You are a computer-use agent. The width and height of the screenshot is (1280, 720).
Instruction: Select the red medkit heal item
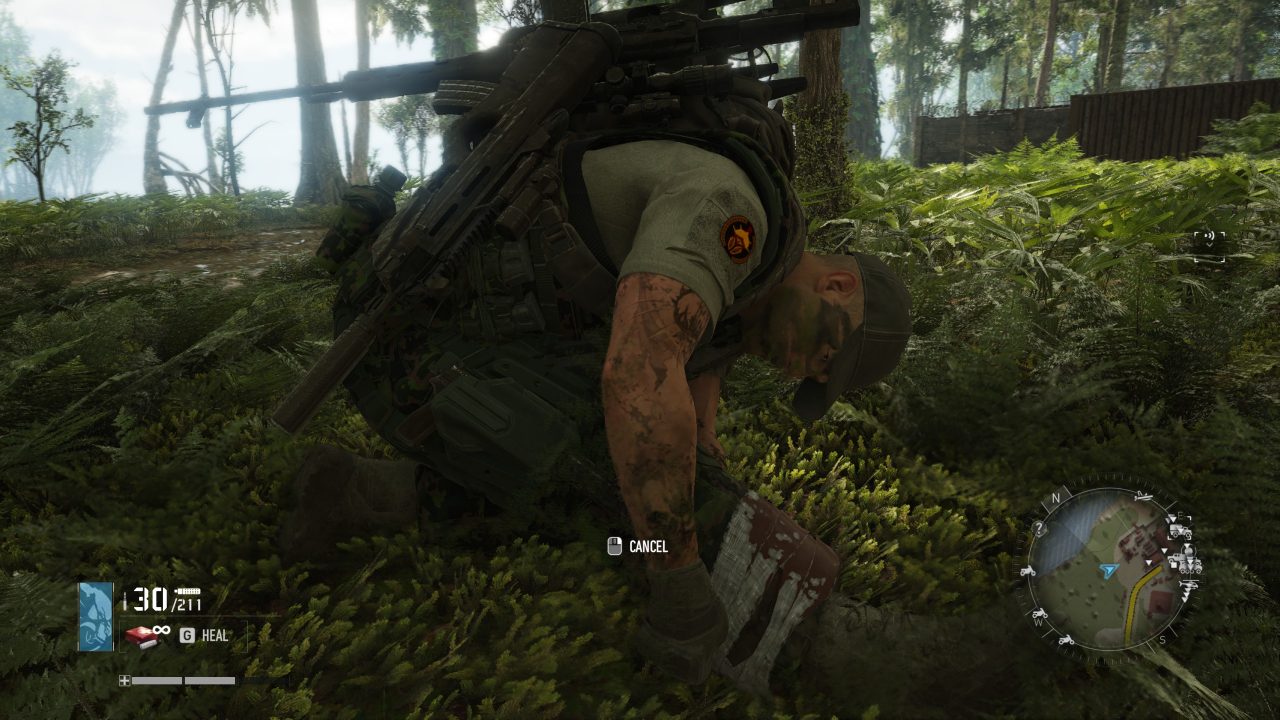[x=139, y=635]
